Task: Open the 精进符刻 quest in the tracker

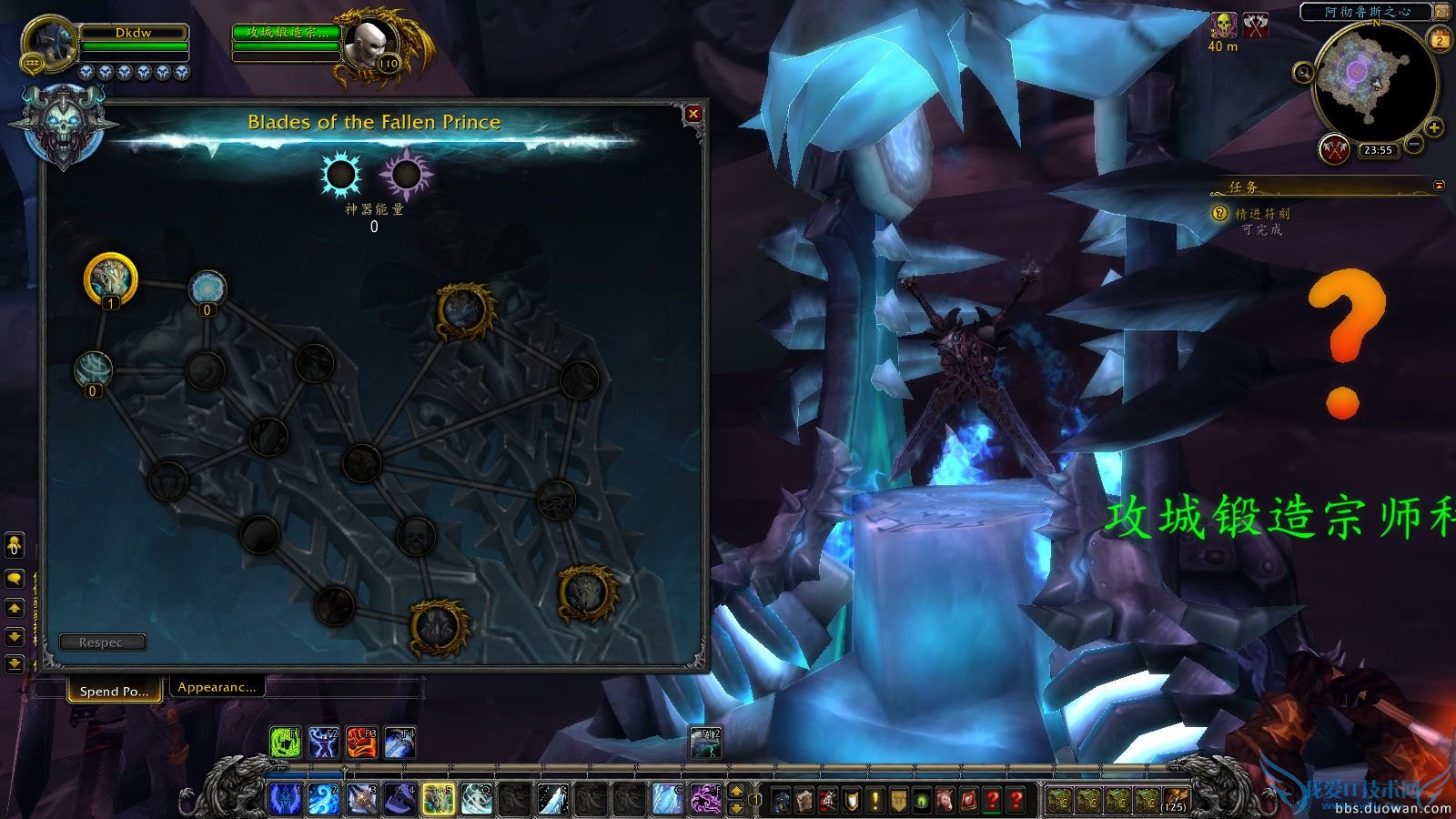Action: 1263,215
